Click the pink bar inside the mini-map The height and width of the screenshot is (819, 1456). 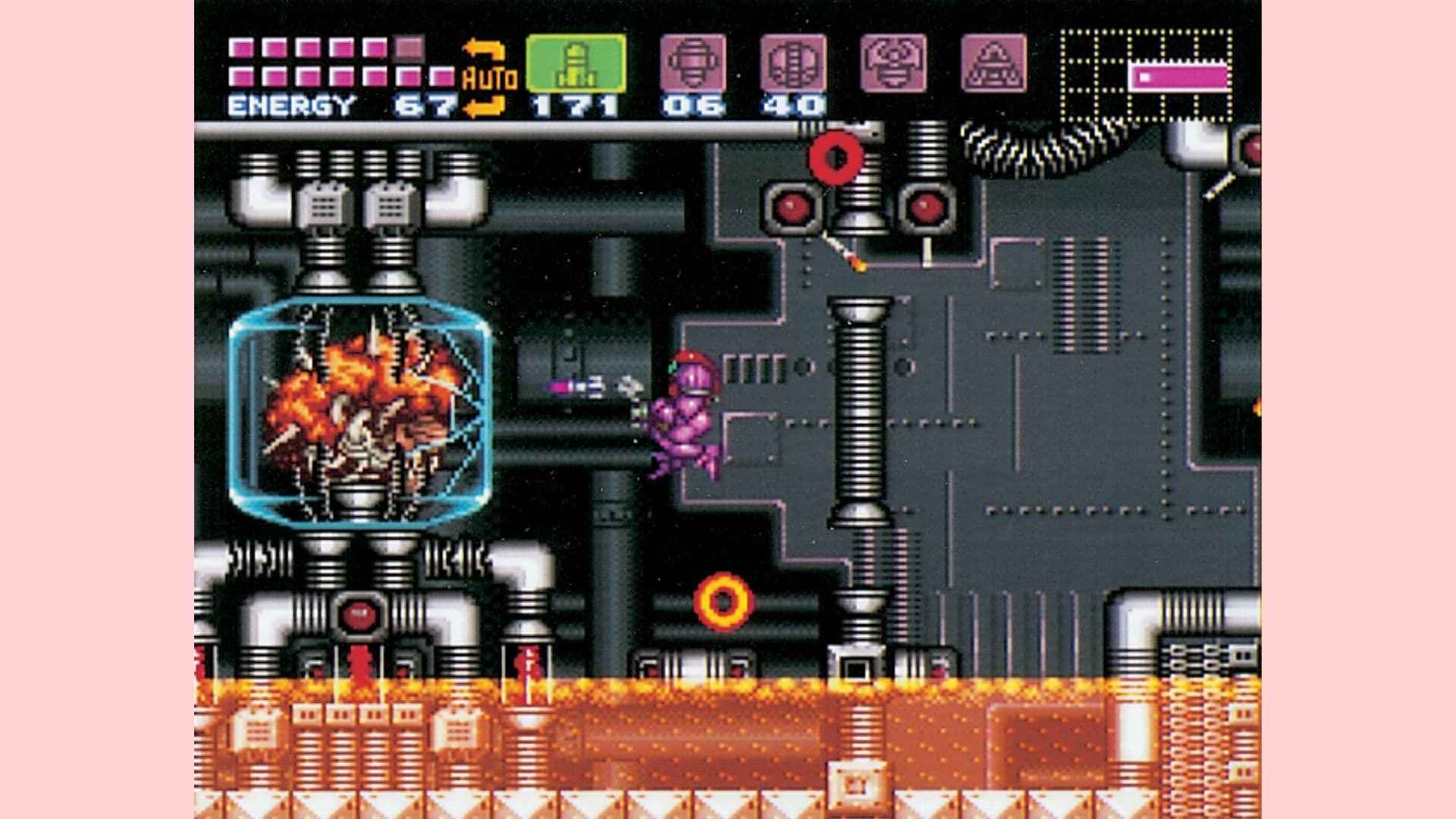tap(1179, 76)
